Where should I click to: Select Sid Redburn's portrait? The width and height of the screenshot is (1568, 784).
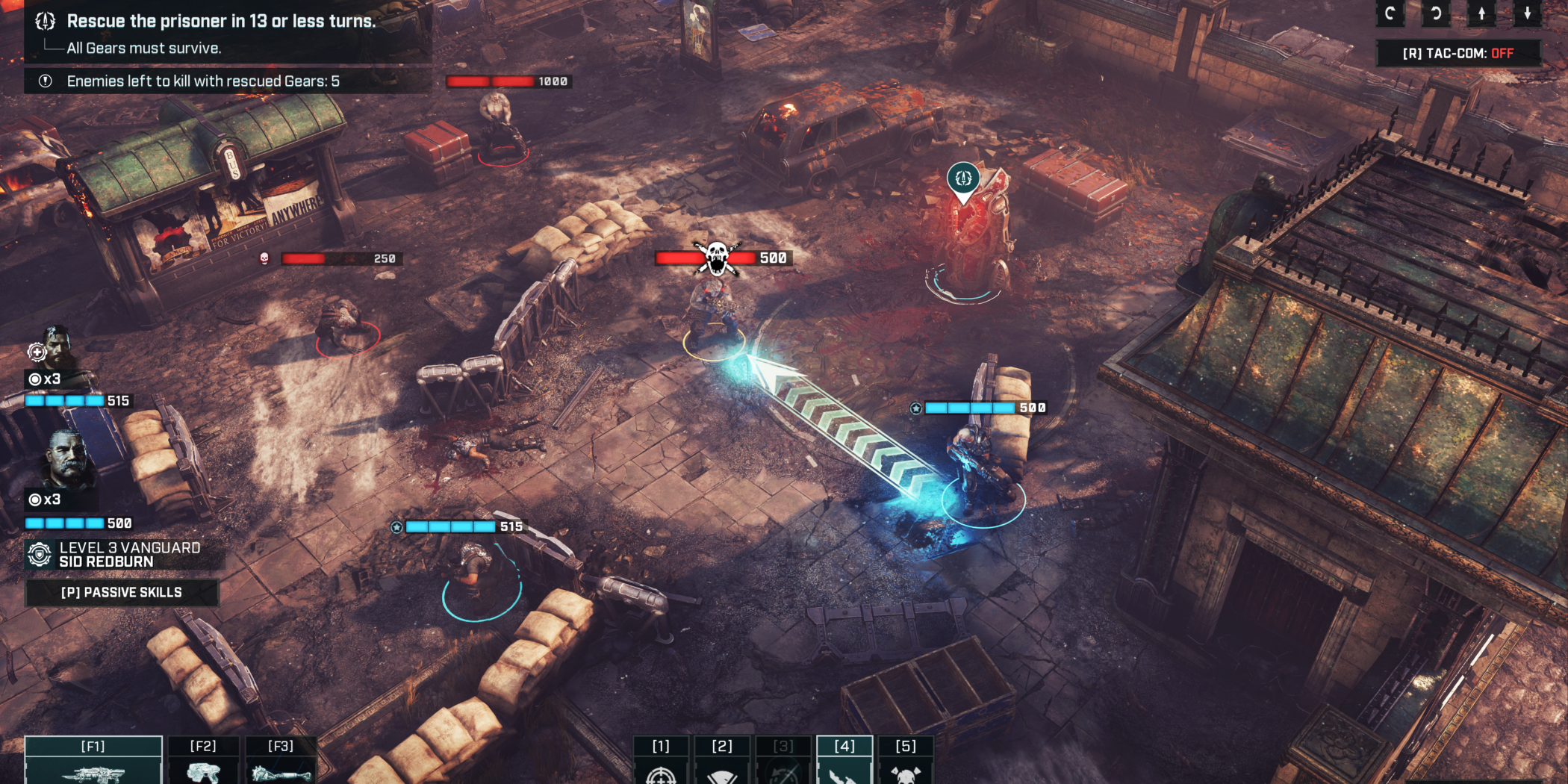tap(69, 459)
